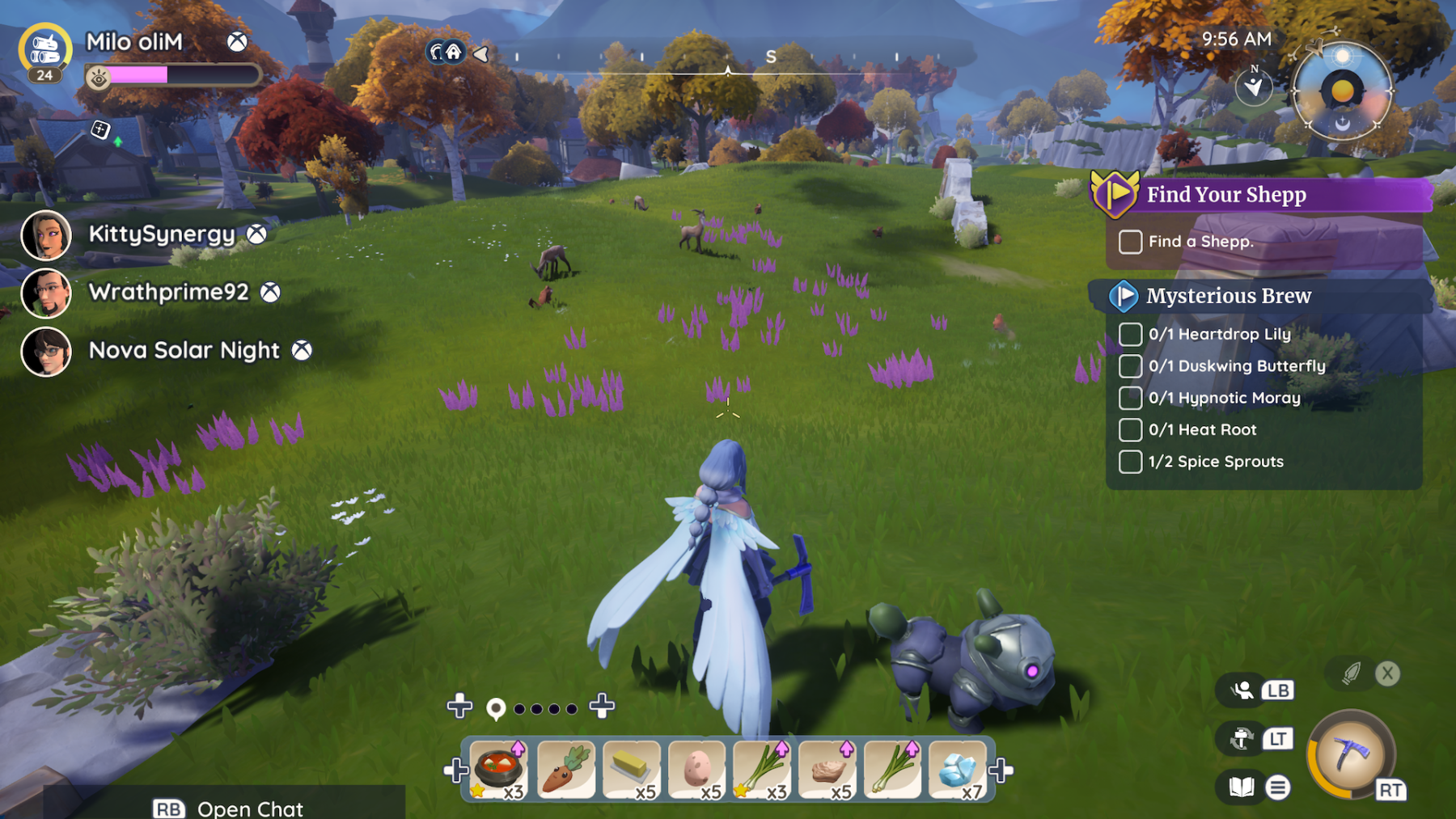Select the red stew bowl hotbar slot
Screen dimensions: 1456x819
(500, 769)
